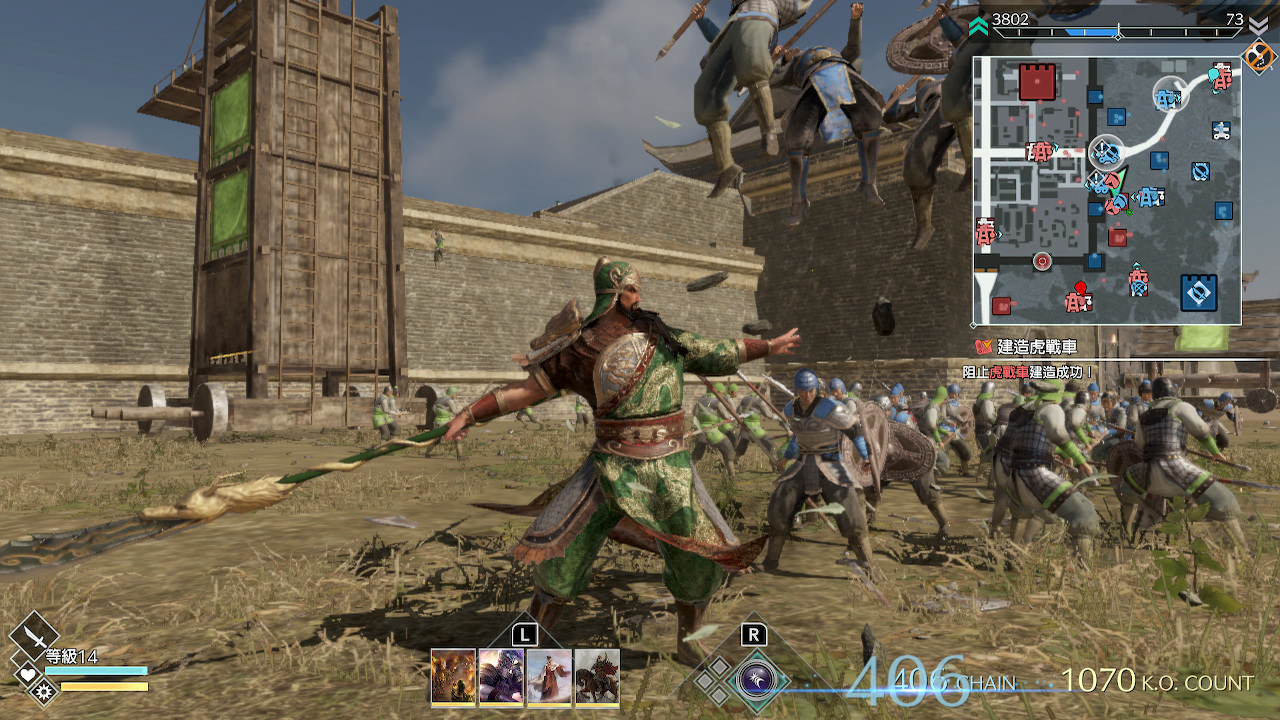
Task: Select the large red enemy castle marker
Action: pos(1037,81)
